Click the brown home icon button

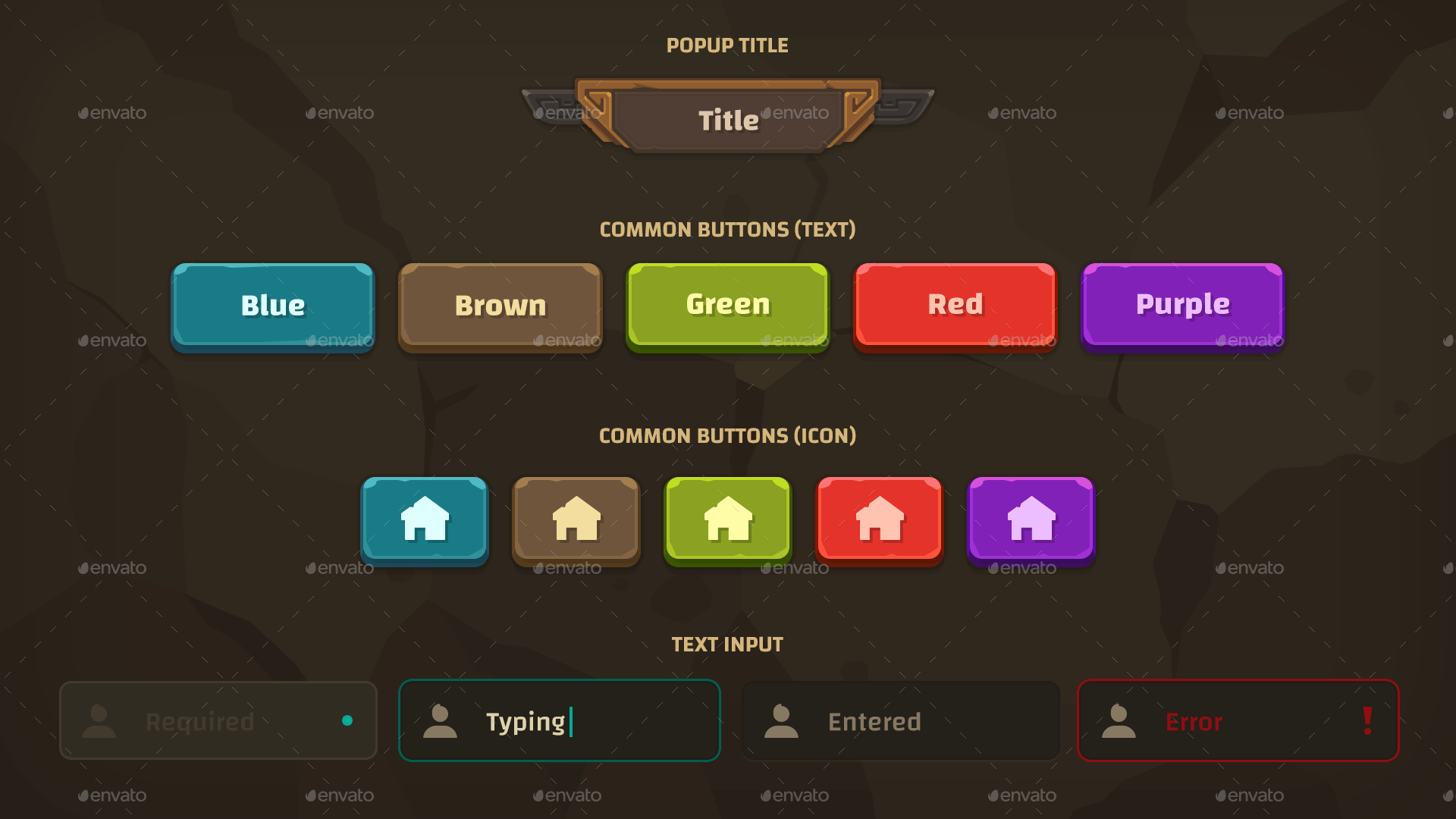[x=576, y=520]
